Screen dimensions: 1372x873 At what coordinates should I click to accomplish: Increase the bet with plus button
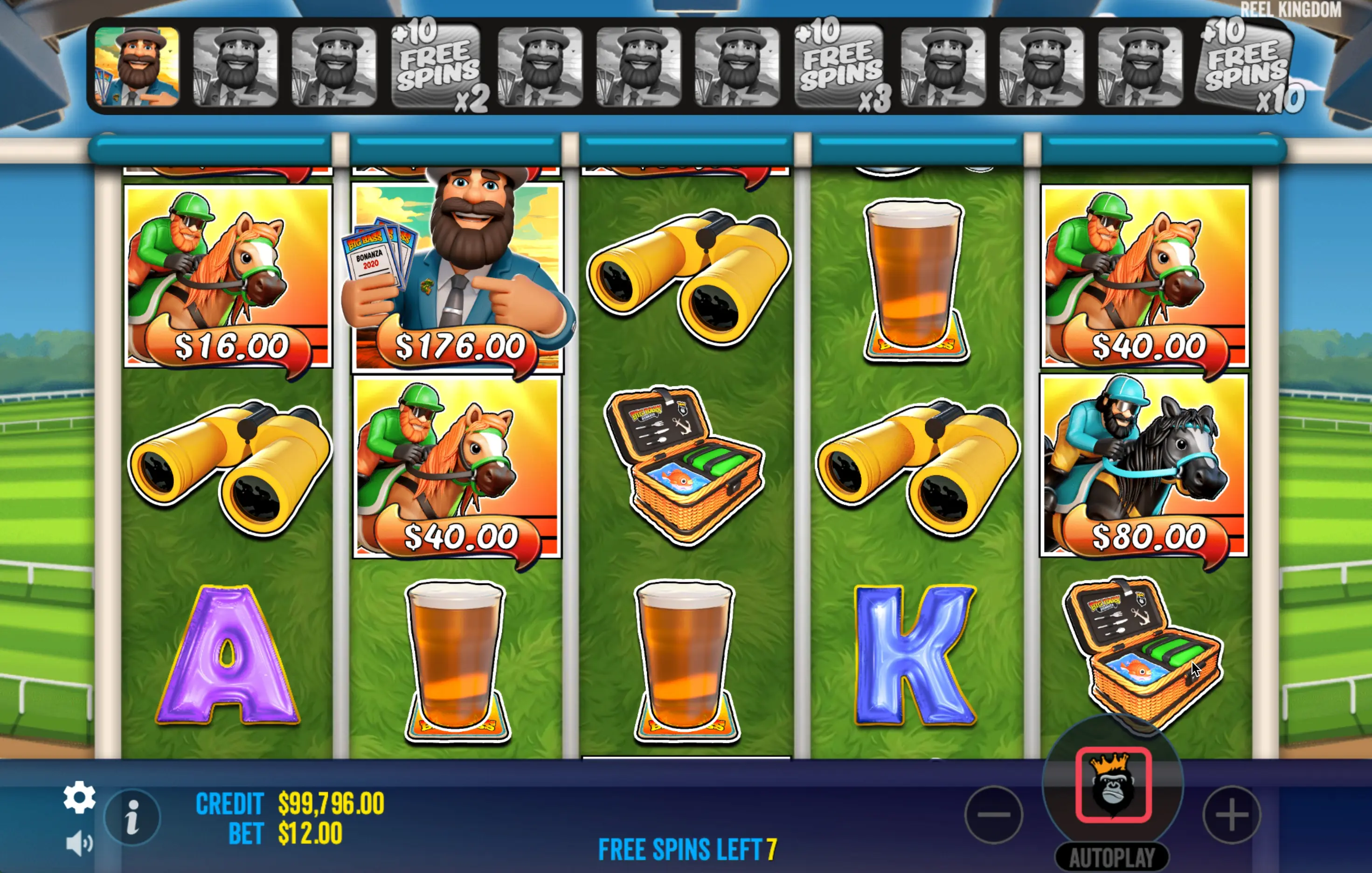point(1231,814)
